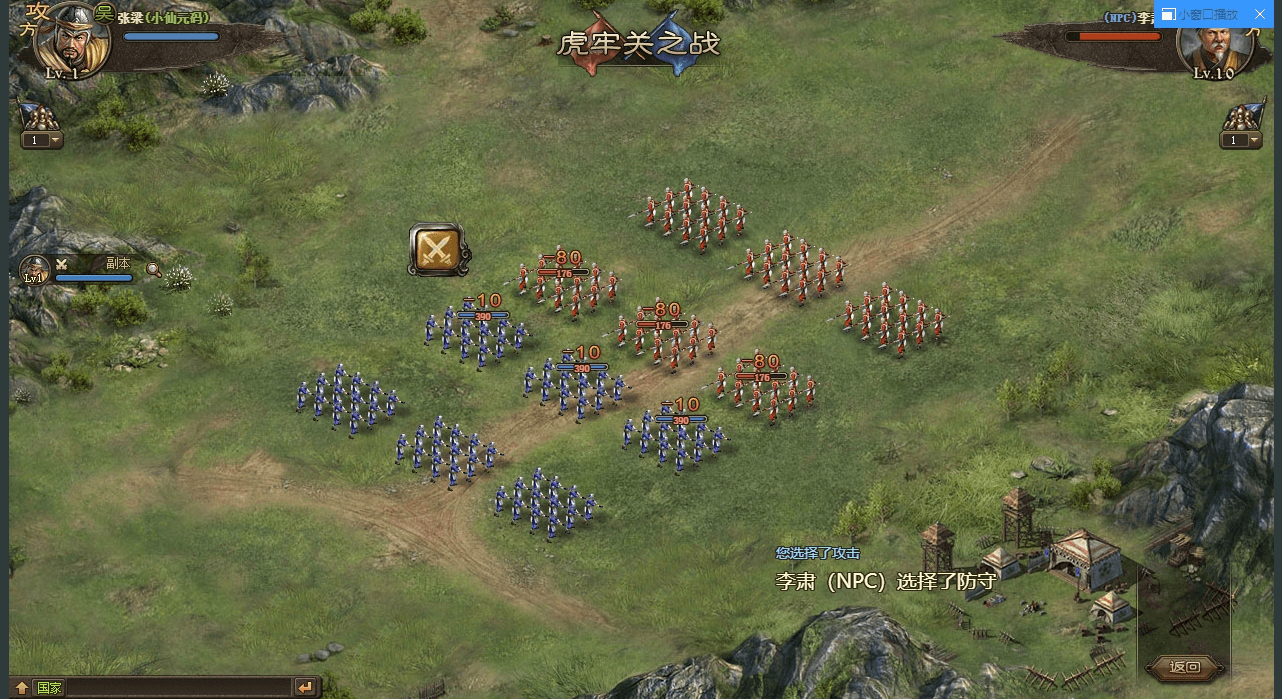Click defender NPC general 李肃's portrait

coord(1209,42)
